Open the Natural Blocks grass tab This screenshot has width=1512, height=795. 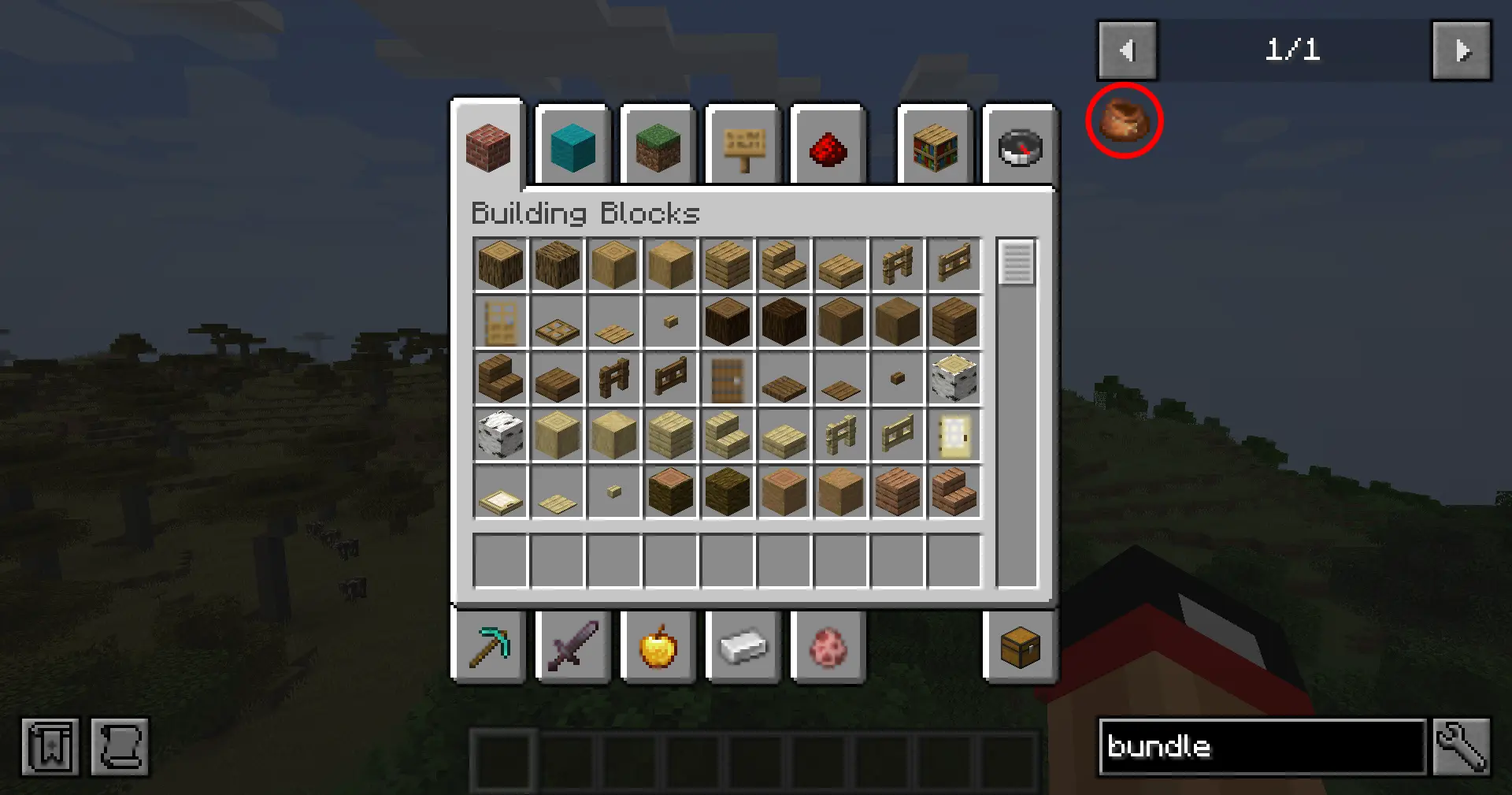(658, 147)
